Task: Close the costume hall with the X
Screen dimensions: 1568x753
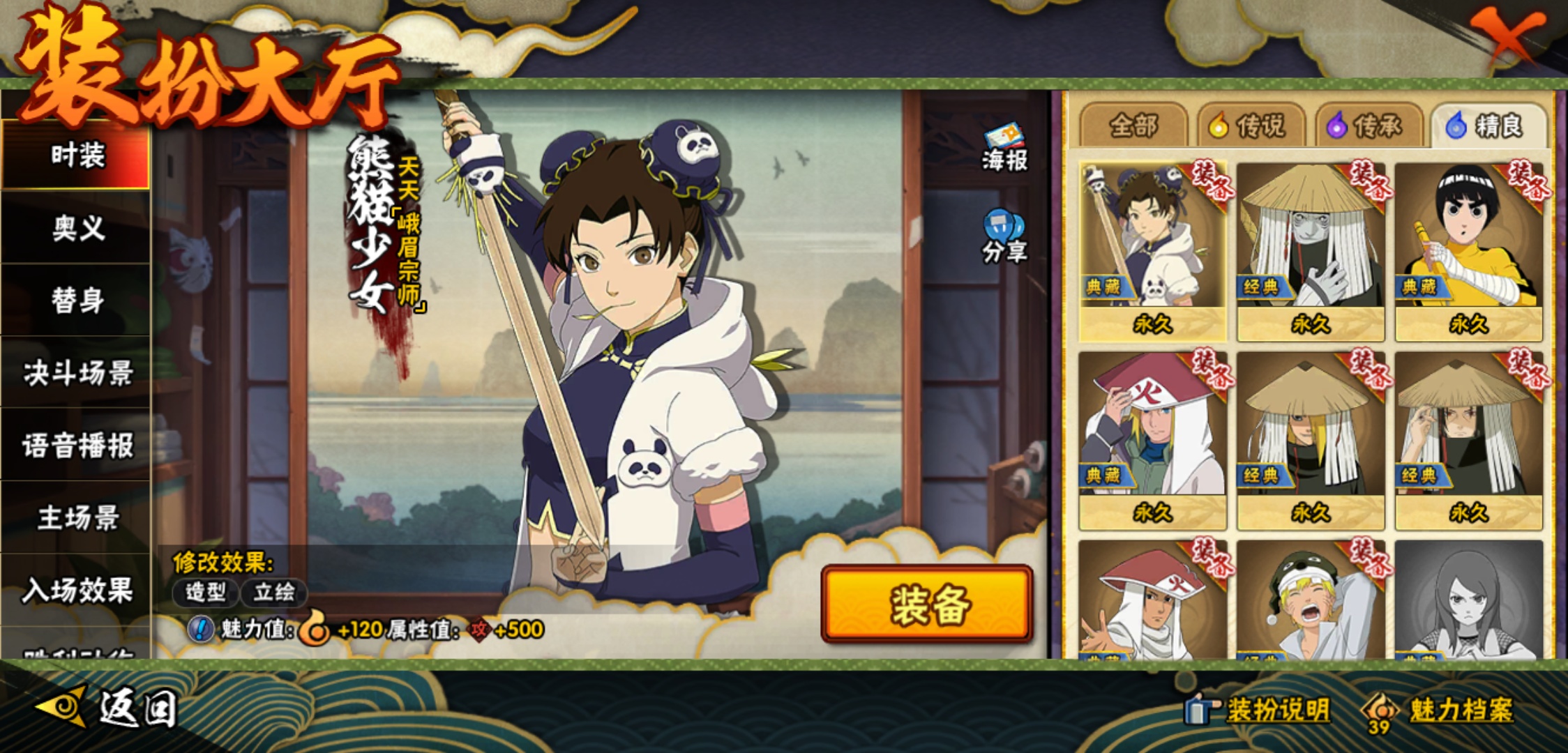Action: point(1507,35)
